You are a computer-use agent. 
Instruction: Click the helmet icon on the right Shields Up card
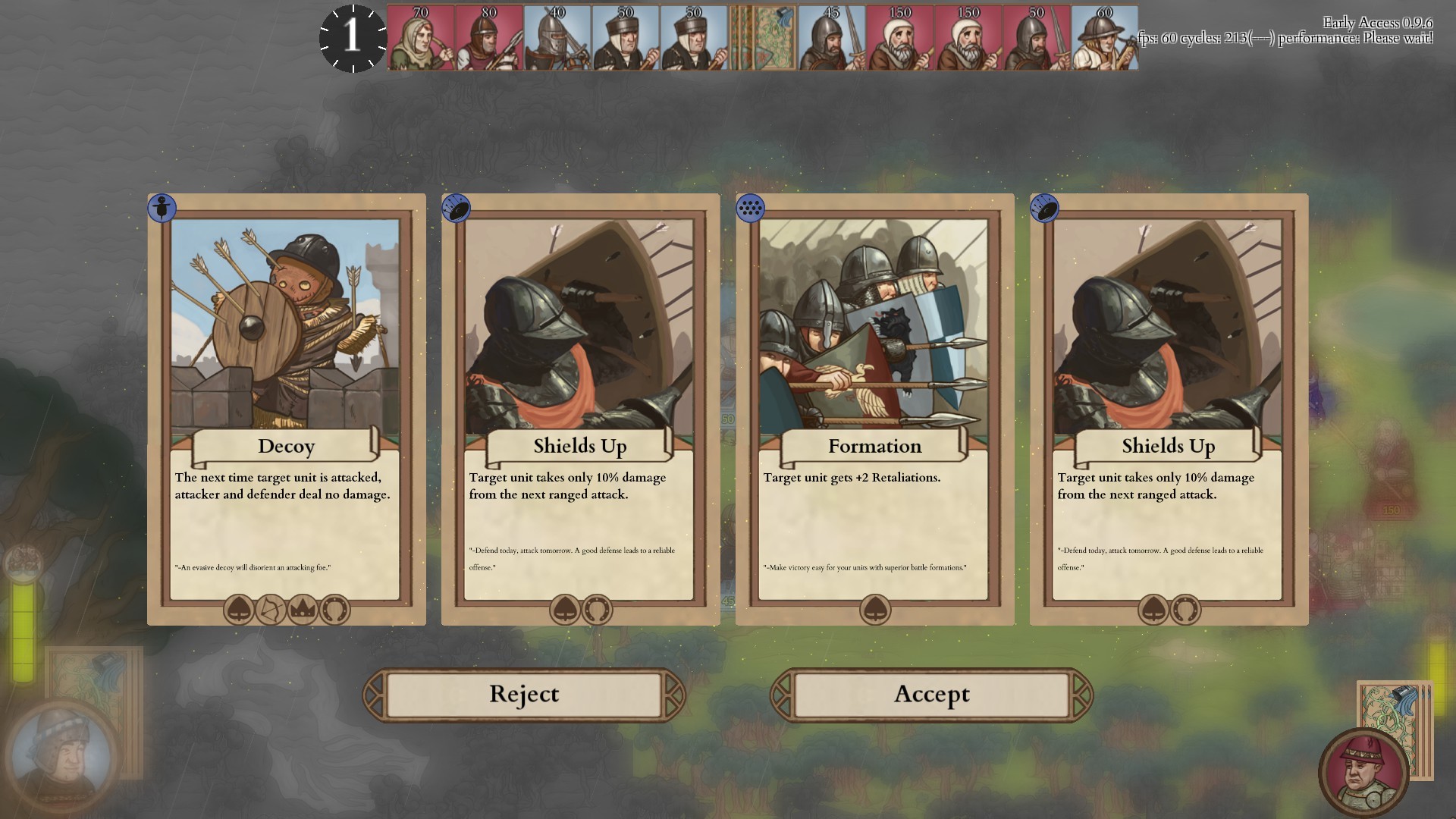click(x=1153, y=610)
